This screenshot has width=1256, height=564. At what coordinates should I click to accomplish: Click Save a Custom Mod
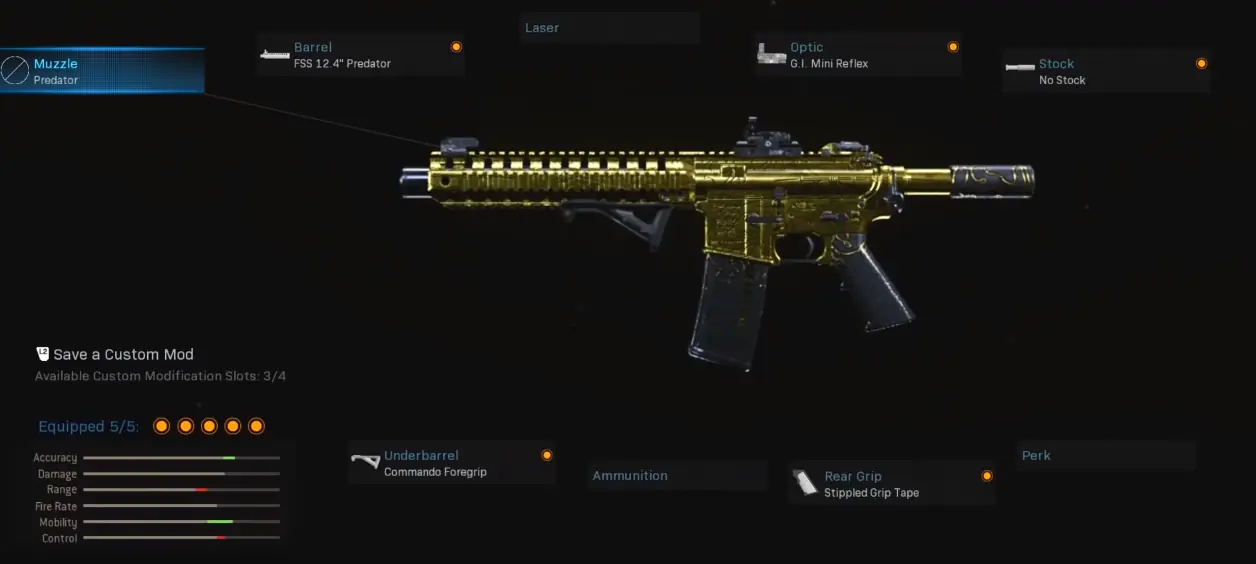tap(123, 354)
